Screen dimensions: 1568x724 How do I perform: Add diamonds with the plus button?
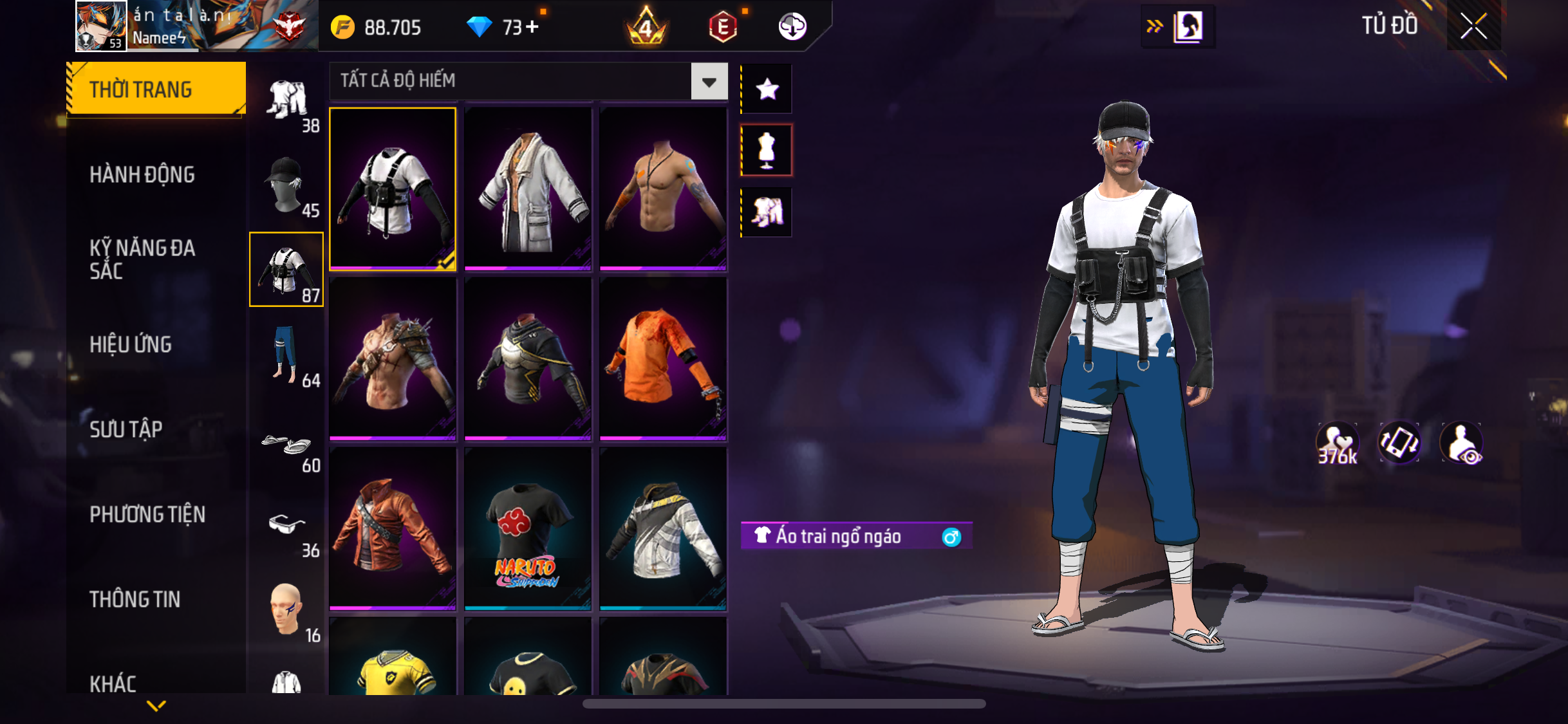coord(532,27)
